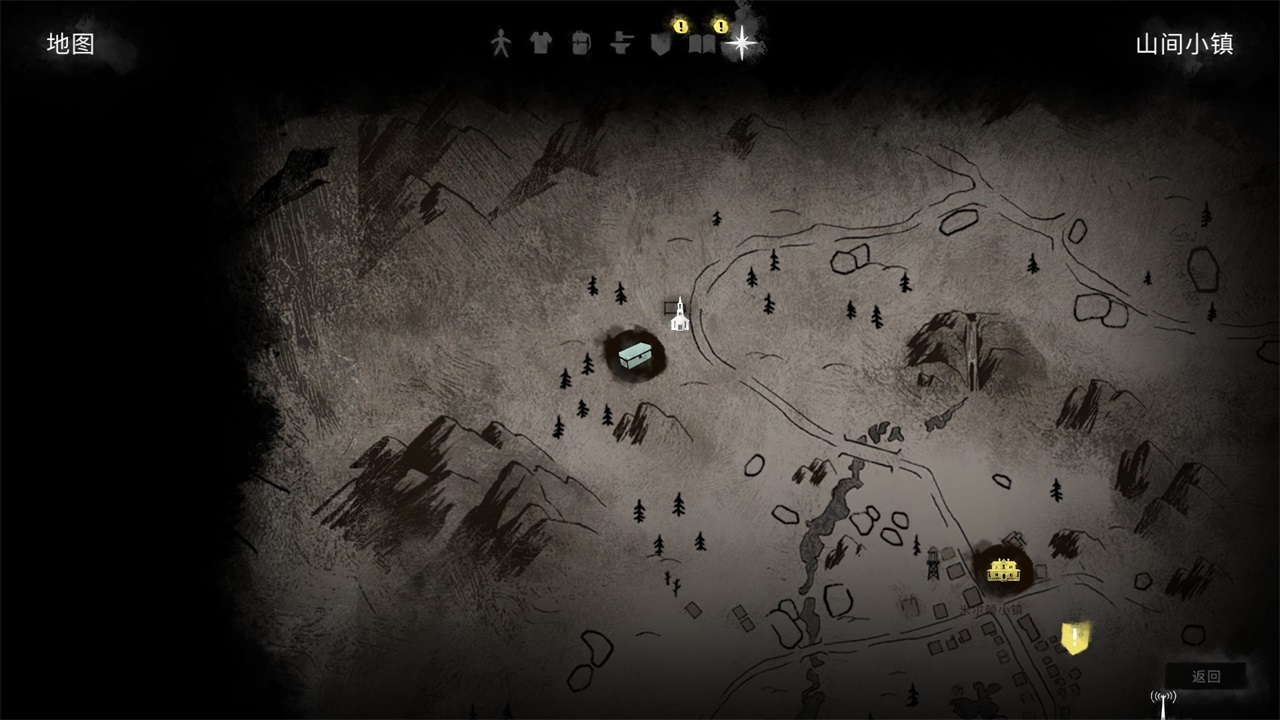1280x720 pixels.
Task: Click the yellow shield quest marker
Action: click(1075, 637)
